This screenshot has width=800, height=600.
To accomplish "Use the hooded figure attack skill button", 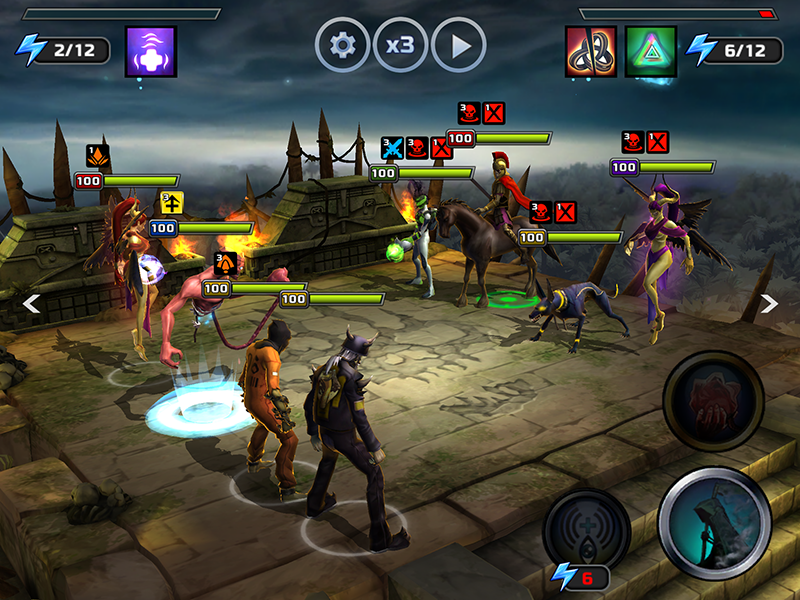I will point(714,524).
